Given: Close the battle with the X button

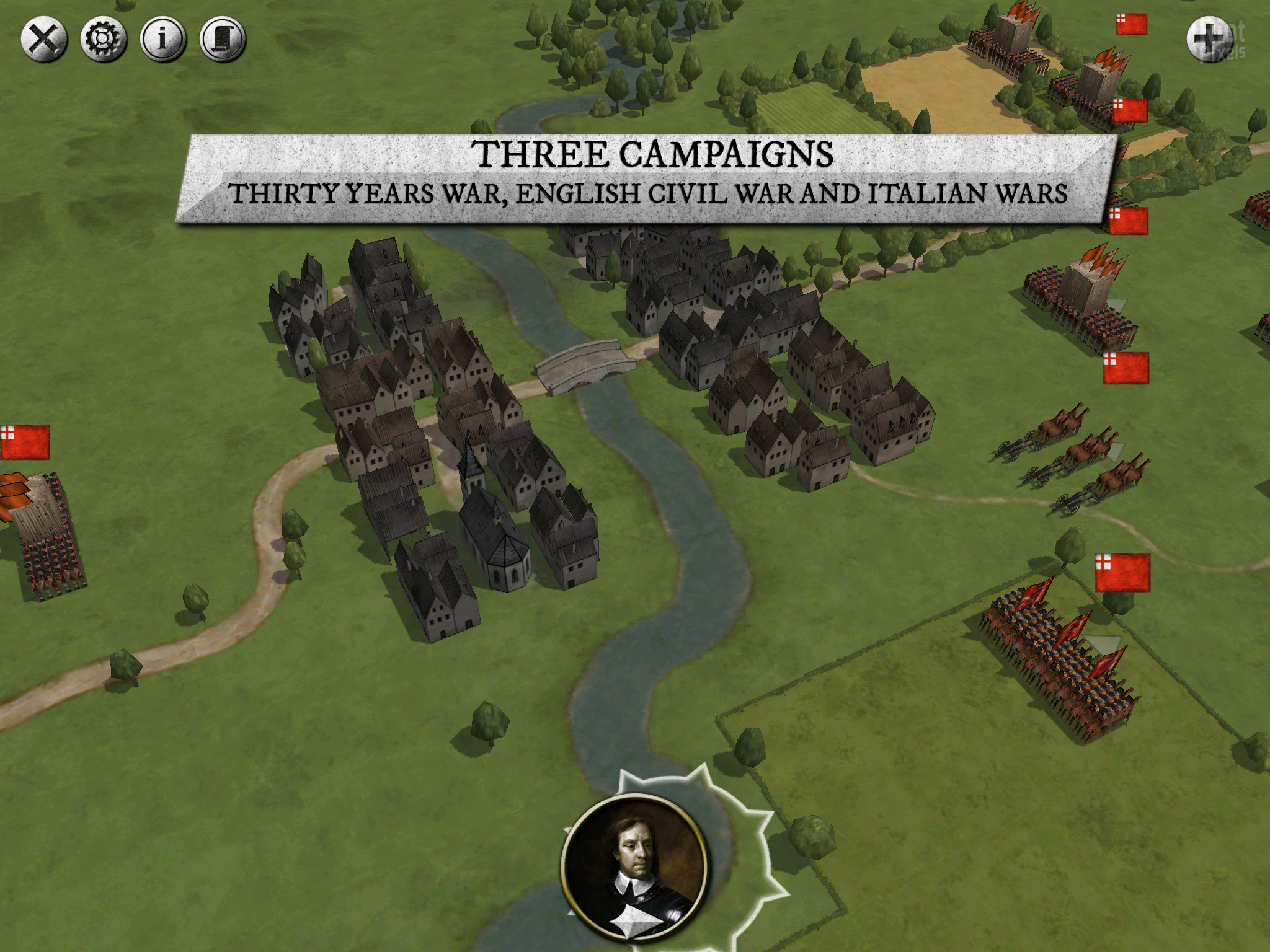Looking at the screenshot, I should click(44, 40).
